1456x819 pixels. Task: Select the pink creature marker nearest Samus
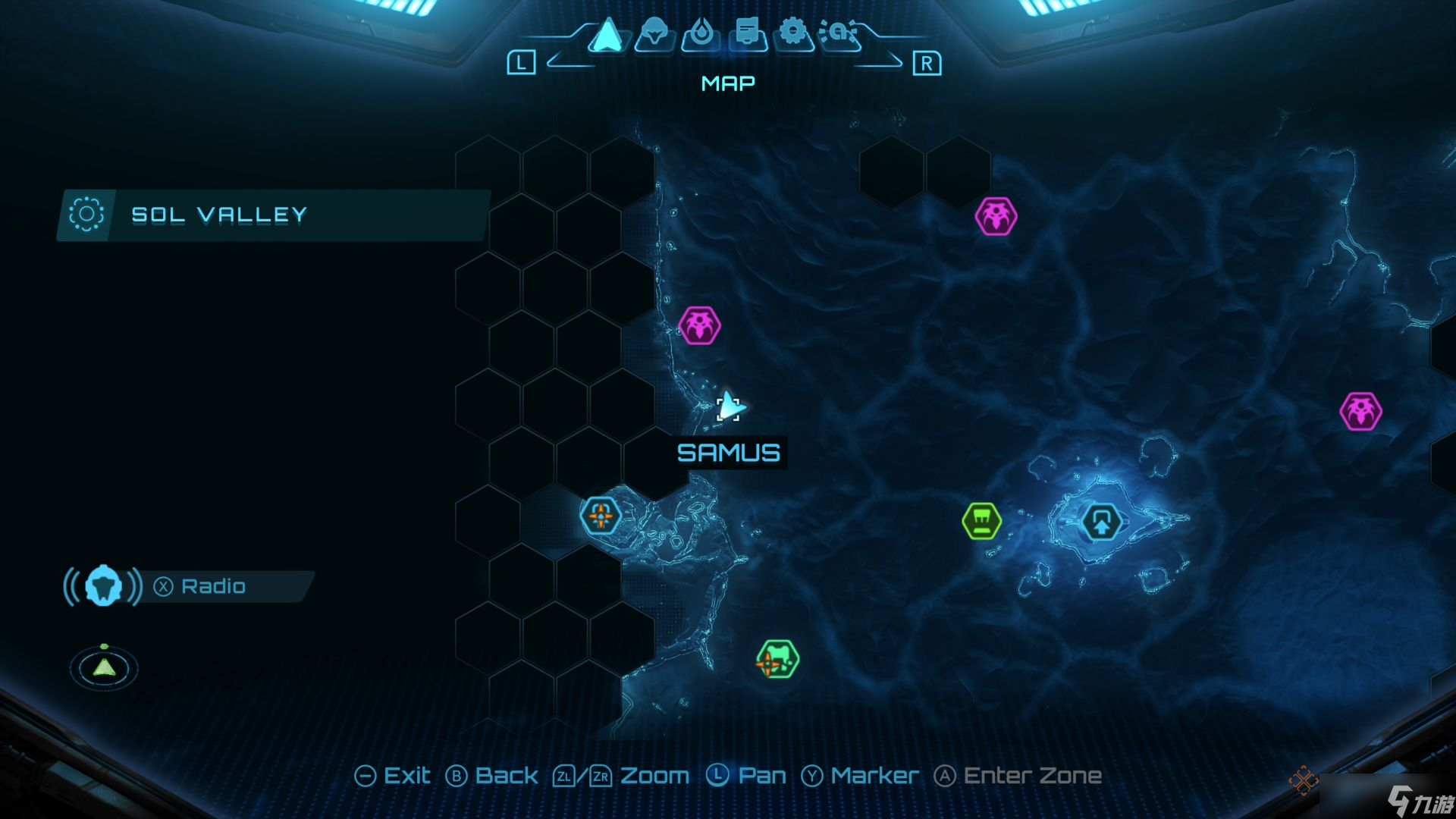point(698,326)
